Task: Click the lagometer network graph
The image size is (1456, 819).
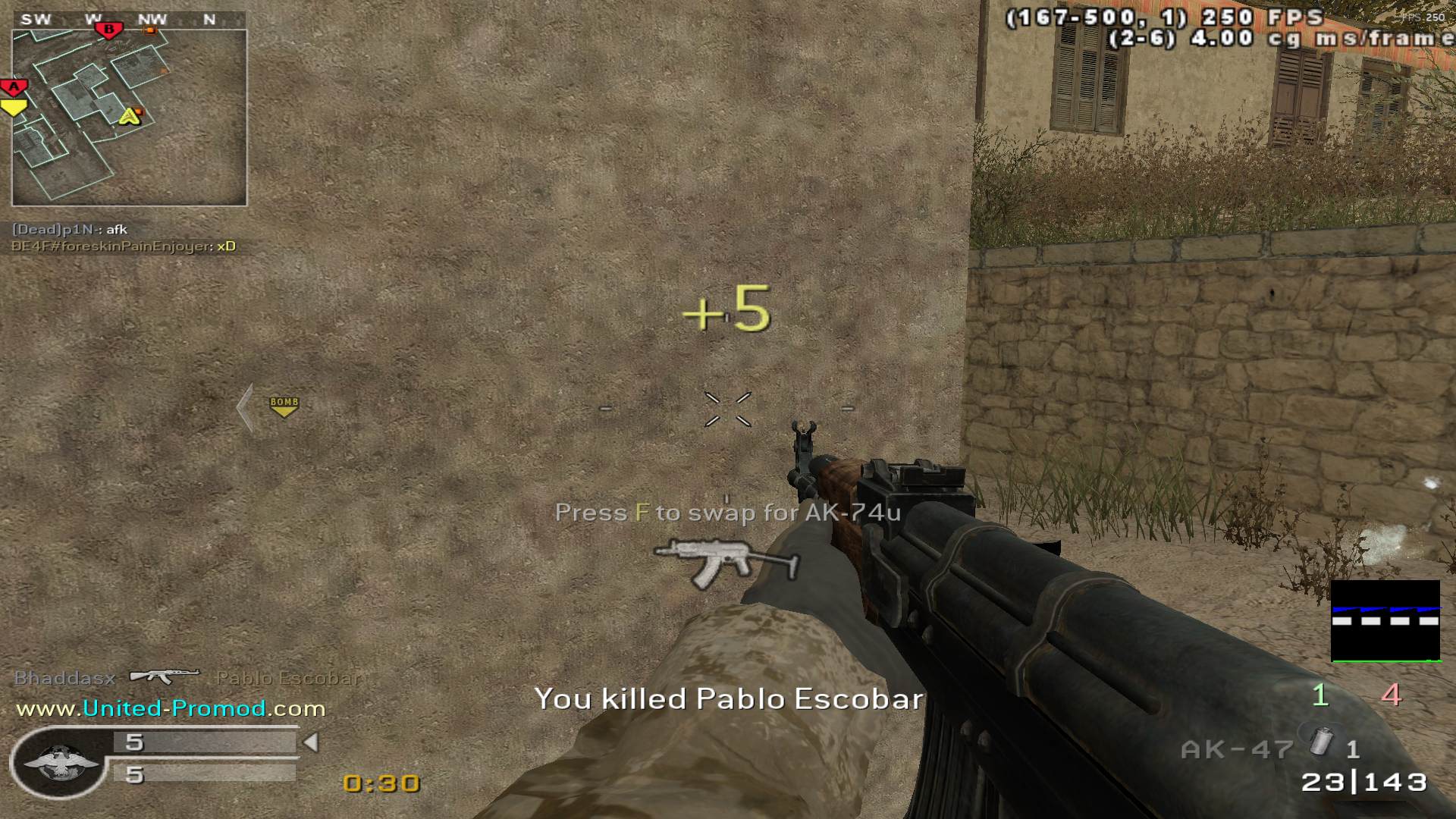Action: [x=1385, y=621]
